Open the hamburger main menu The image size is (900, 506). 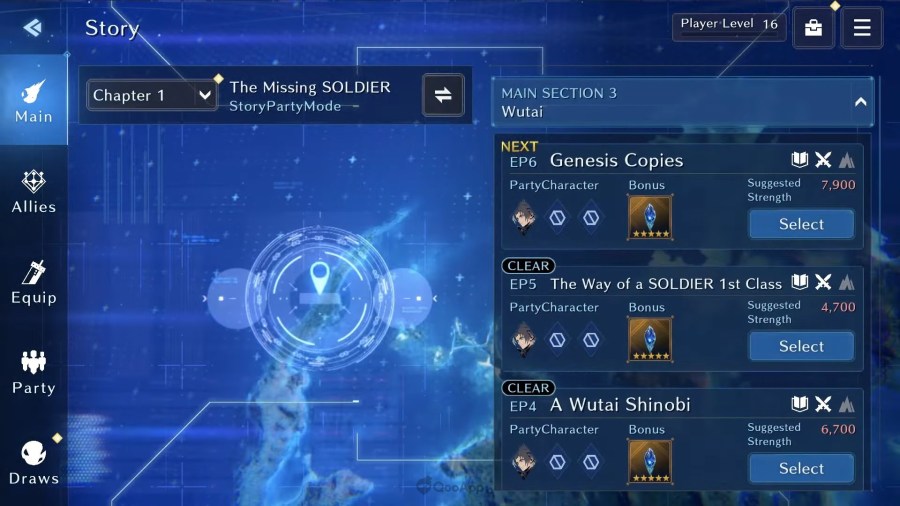tap(861, 28)
